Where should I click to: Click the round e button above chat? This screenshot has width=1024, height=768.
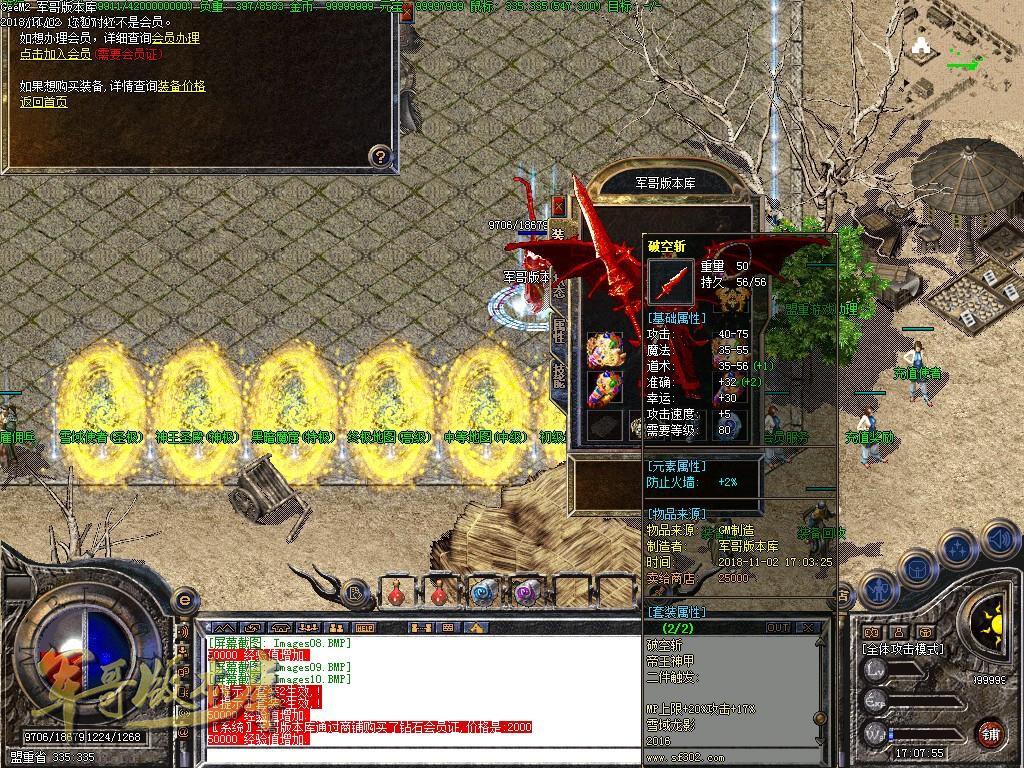tap(183, 599)
